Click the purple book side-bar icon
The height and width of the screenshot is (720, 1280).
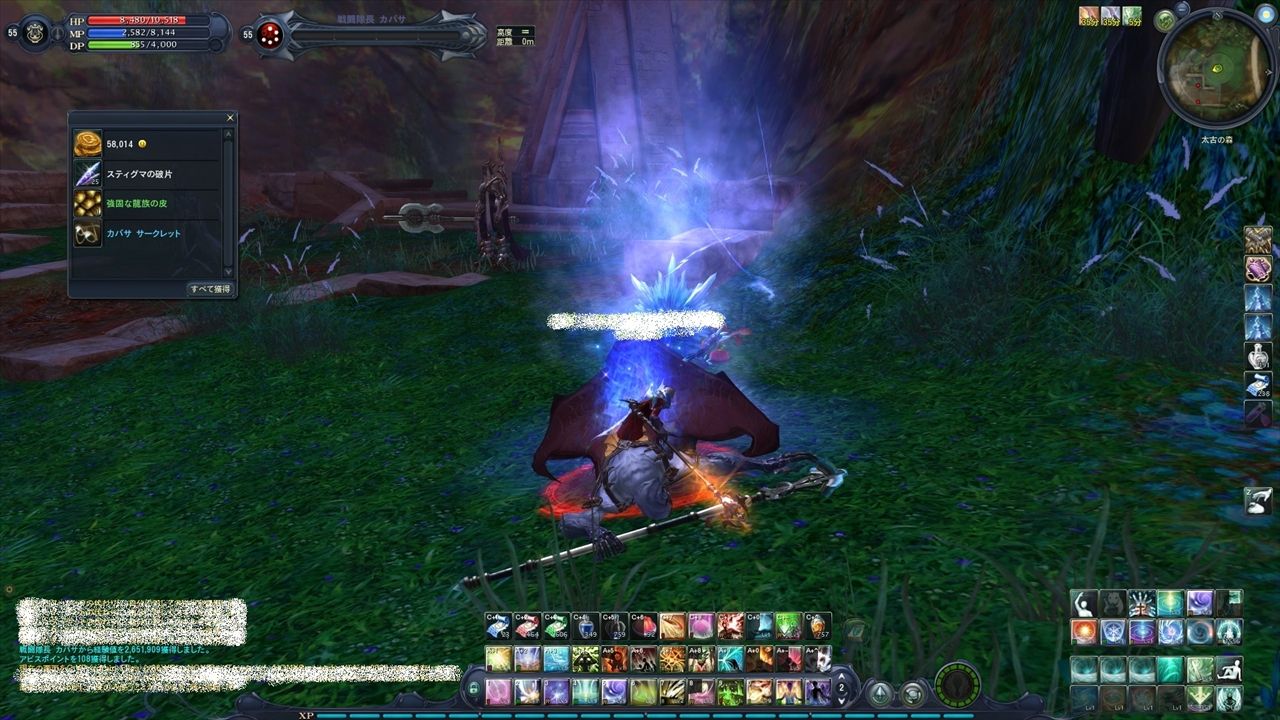(x=1257, y=268)
